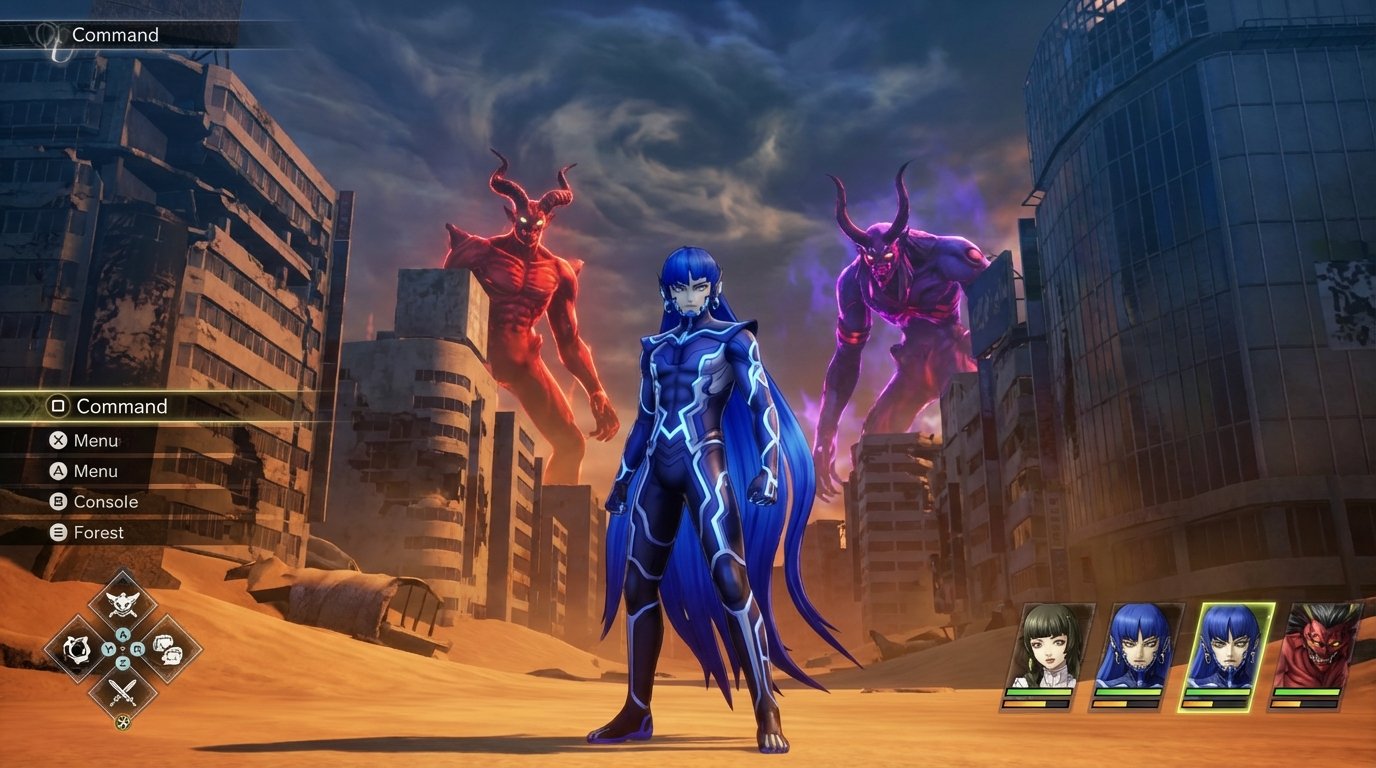Select the crossed swords battle icon
The width and height of the screenshot is (1376, 768).
coord(123,692)
